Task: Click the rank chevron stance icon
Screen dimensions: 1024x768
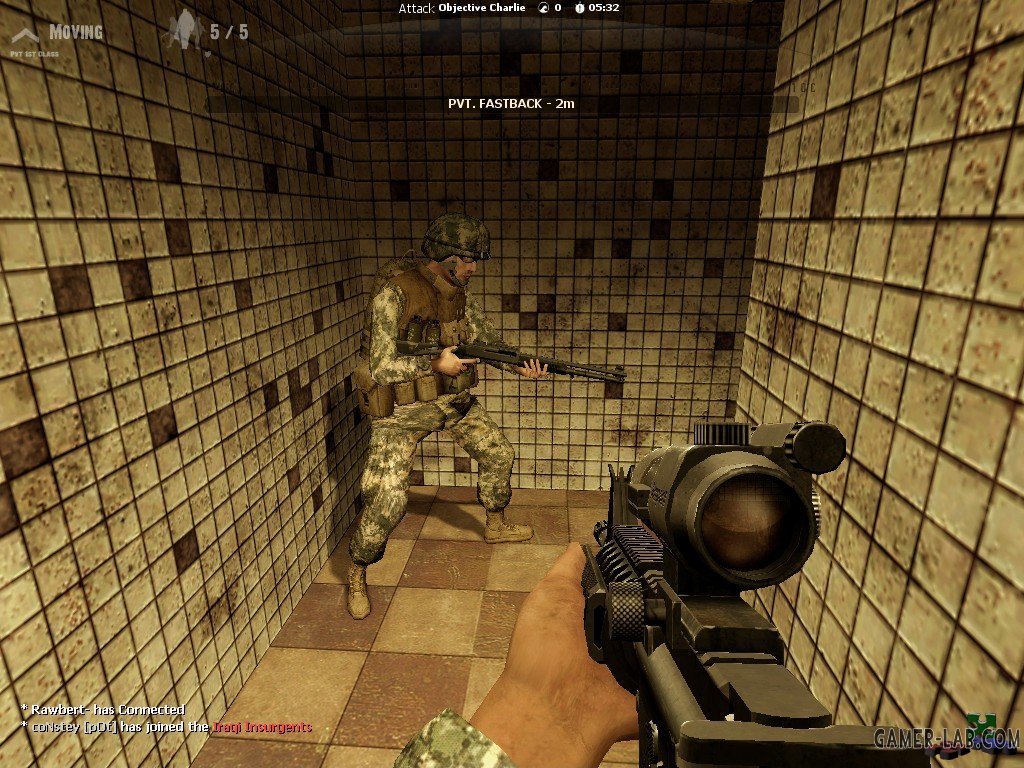Action: point(25,34)
